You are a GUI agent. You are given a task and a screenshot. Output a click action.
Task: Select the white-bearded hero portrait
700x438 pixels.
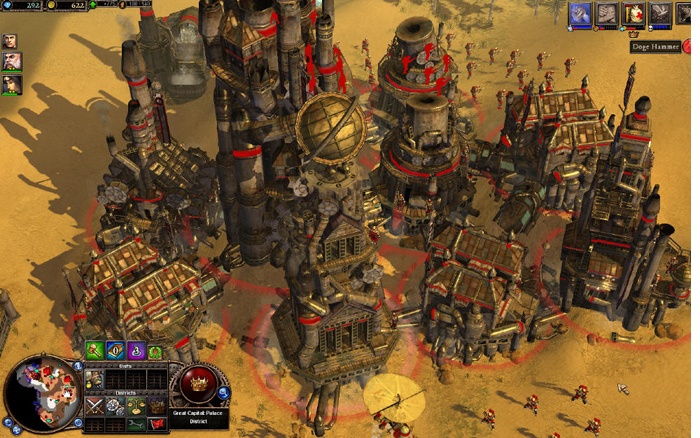click(12, 62)
